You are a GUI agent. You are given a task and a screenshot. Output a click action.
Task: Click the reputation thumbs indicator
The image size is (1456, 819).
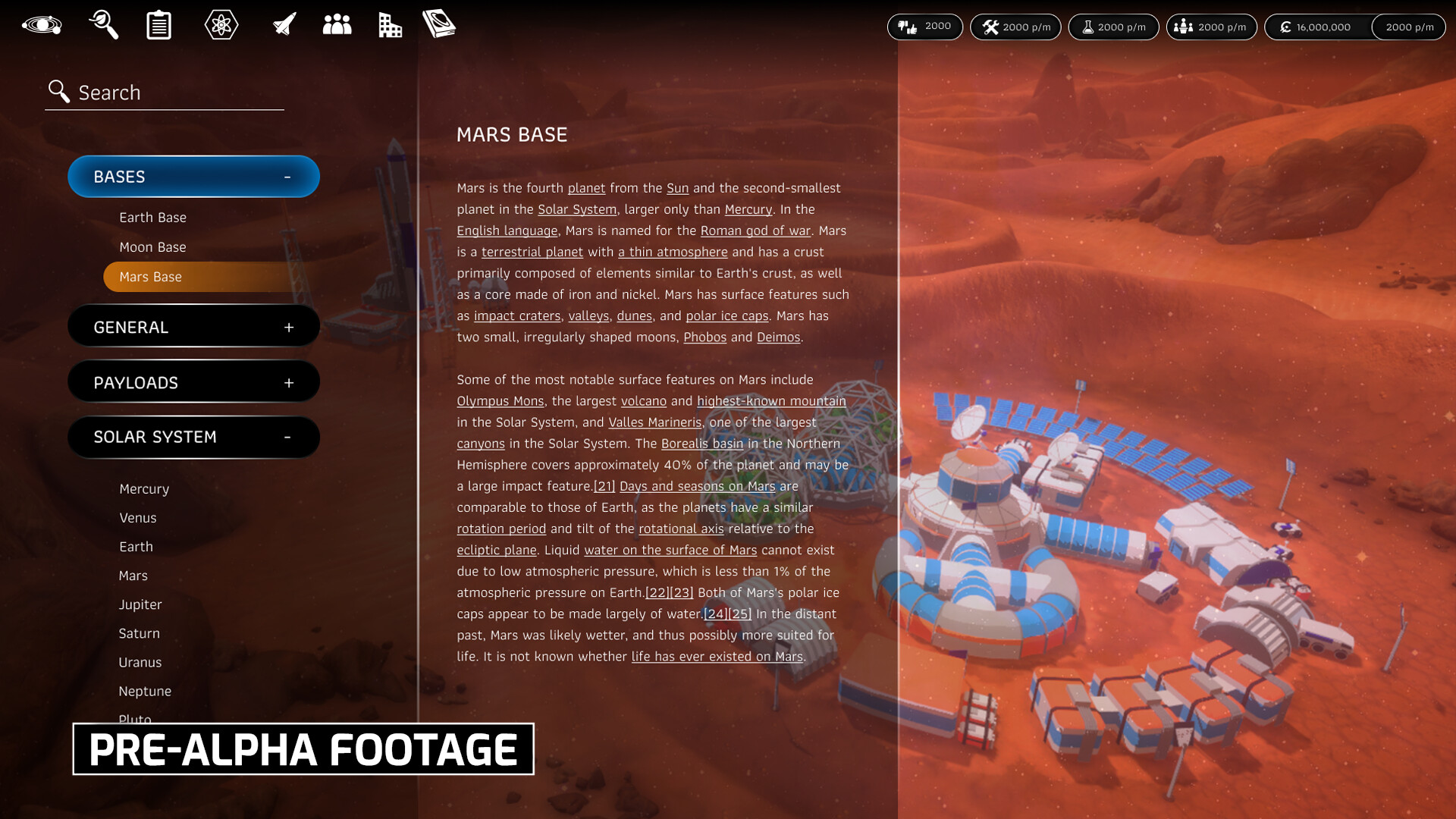(x=925, y=27)
